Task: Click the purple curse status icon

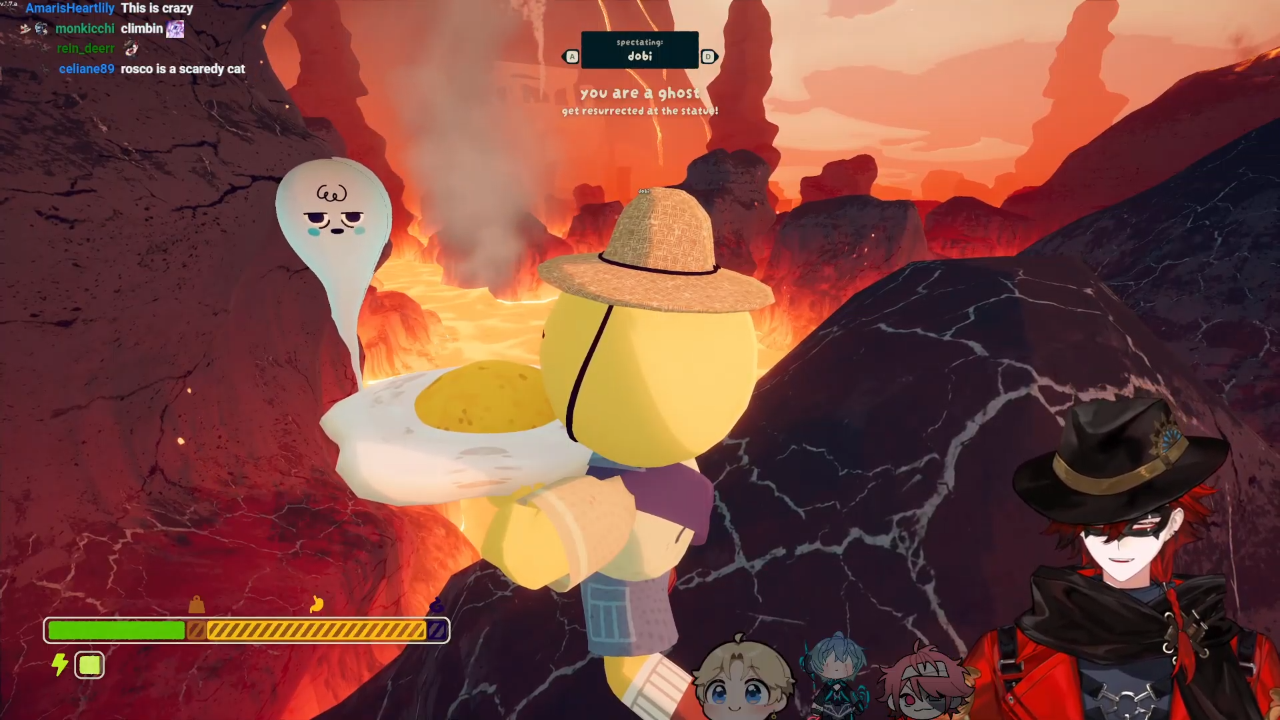Action: [x=436, y=605]
